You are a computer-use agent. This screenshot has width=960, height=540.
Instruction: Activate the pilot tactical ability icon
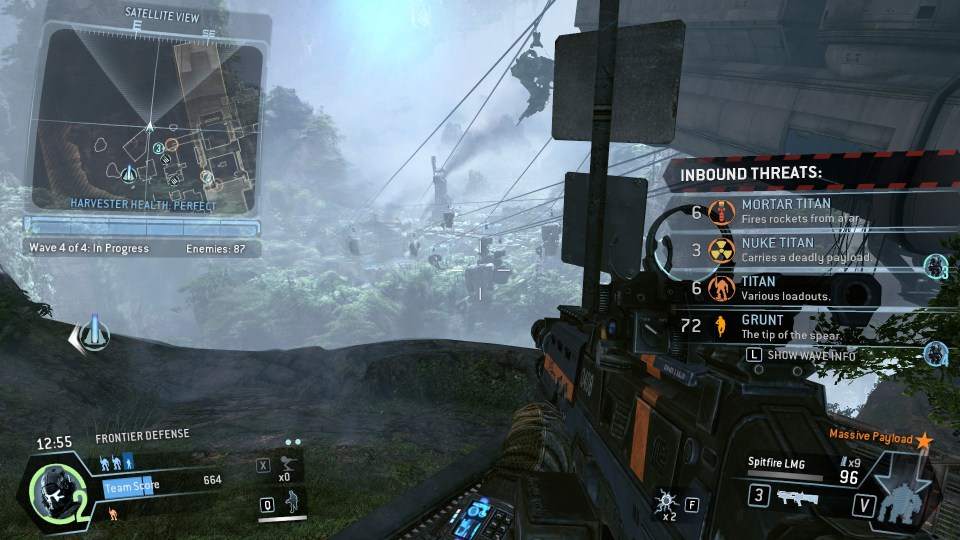290,504
